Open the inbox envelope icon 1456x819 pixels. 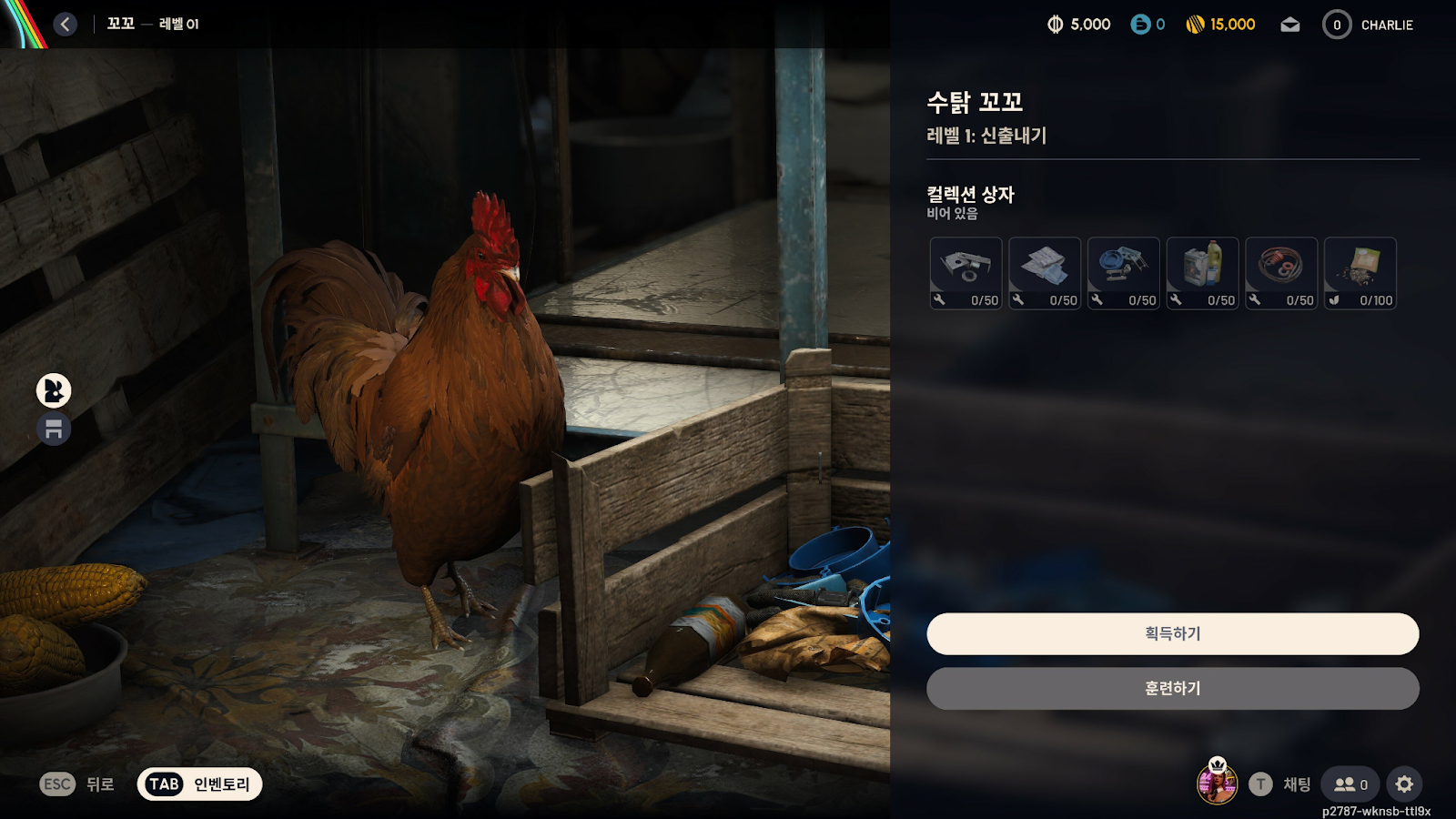tap(1290, 25)
